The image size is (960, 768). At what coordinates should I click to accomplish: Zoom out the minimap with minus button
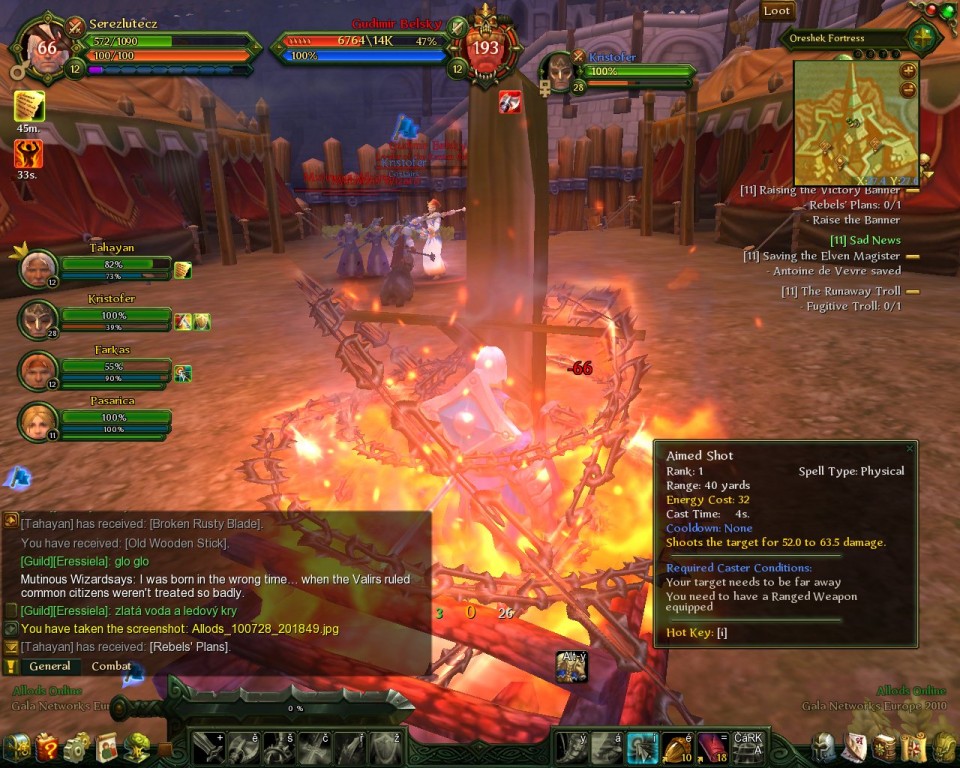coord(908,89)
